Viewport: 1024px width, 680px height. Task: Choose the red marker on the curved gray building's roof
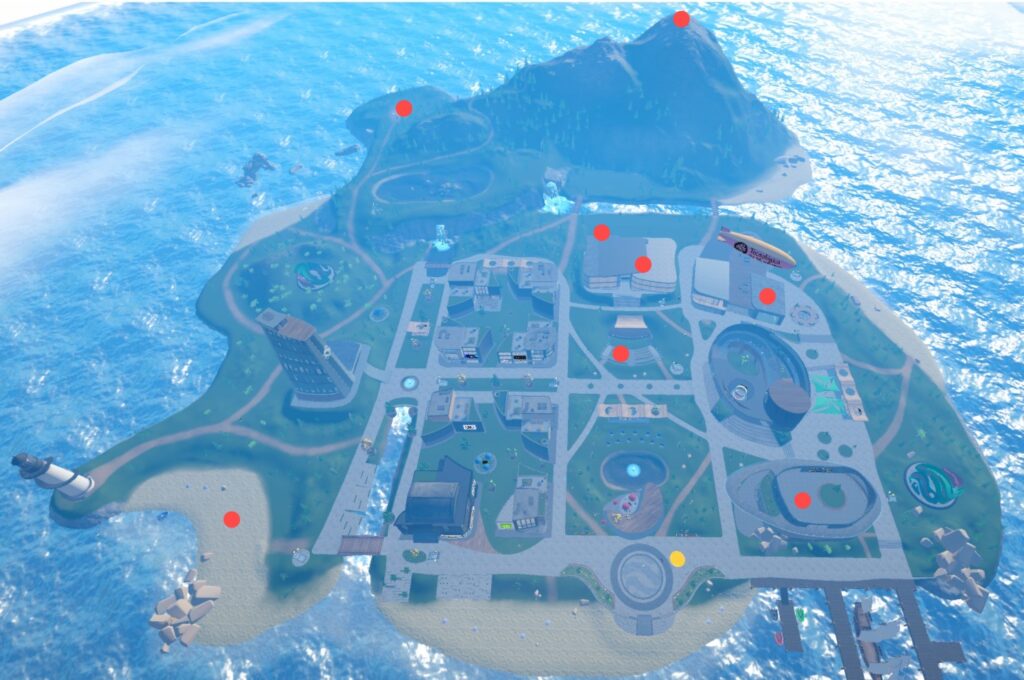(x=643, y=264)
